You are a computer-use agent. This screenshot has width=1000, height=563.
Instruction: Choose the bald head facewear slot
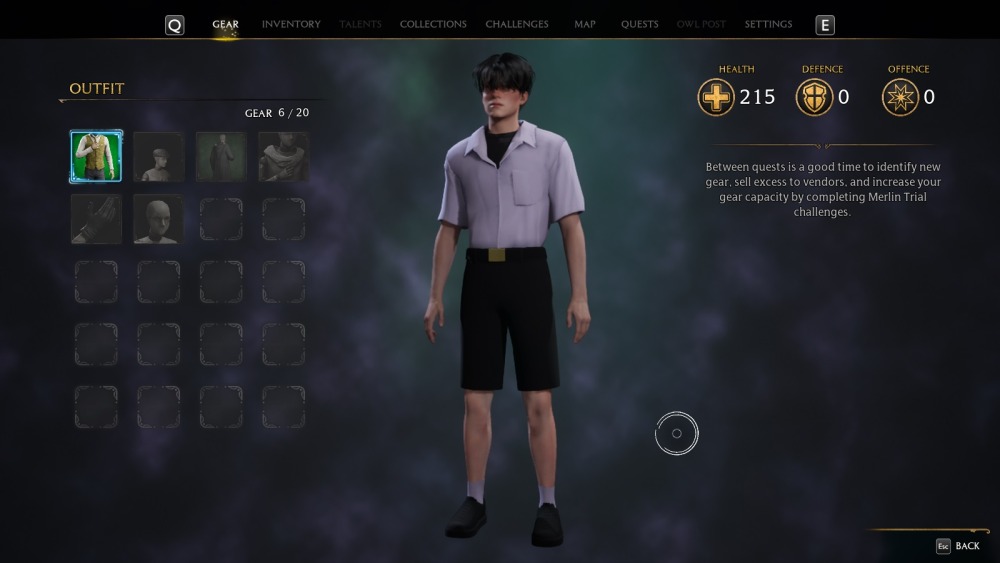(158, 219)
